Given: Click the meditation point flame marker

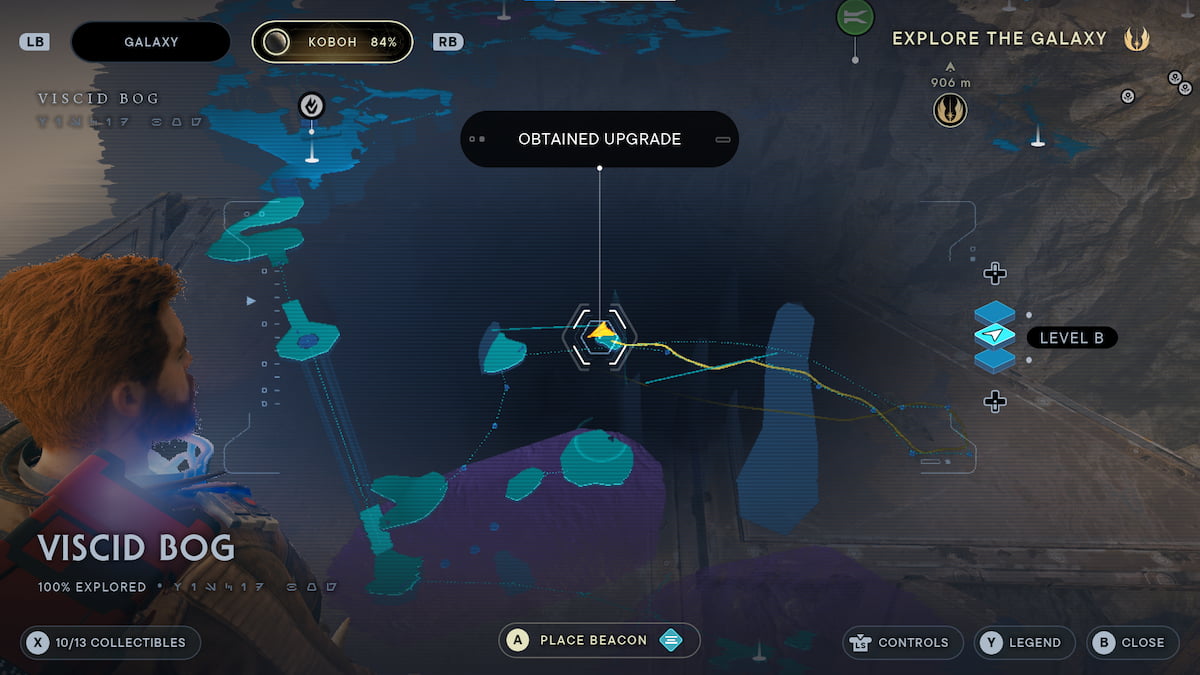Looking at the screenshot, I should [311, 105].
